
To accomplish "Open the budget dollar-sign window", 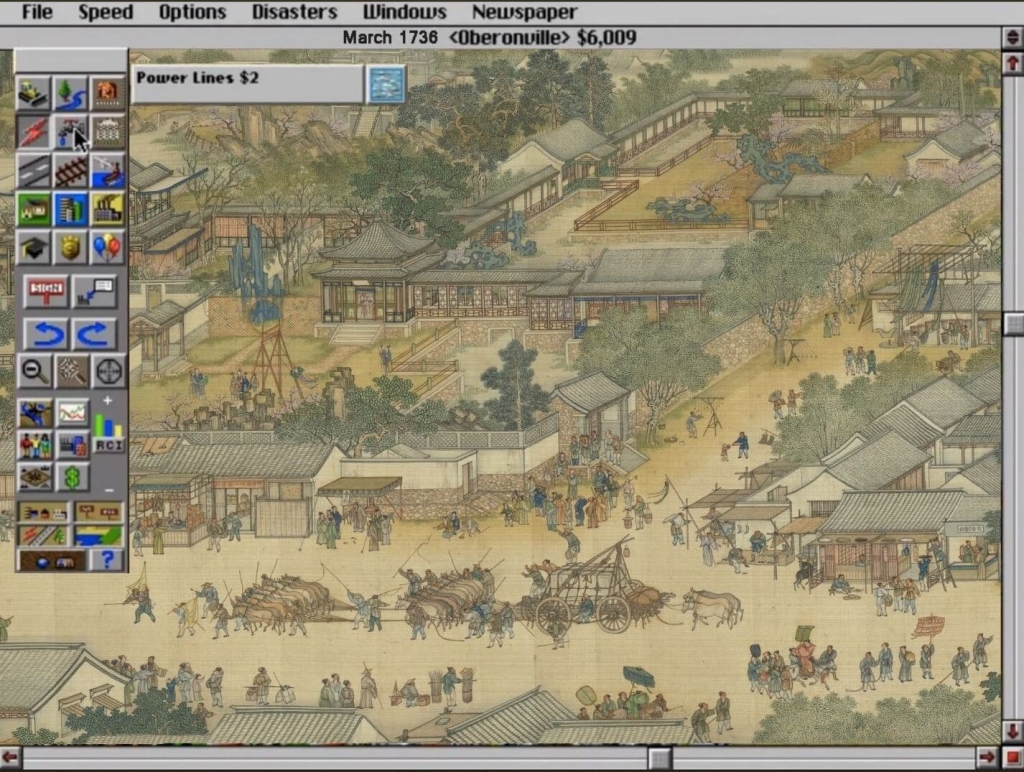I will coord(71,478).
